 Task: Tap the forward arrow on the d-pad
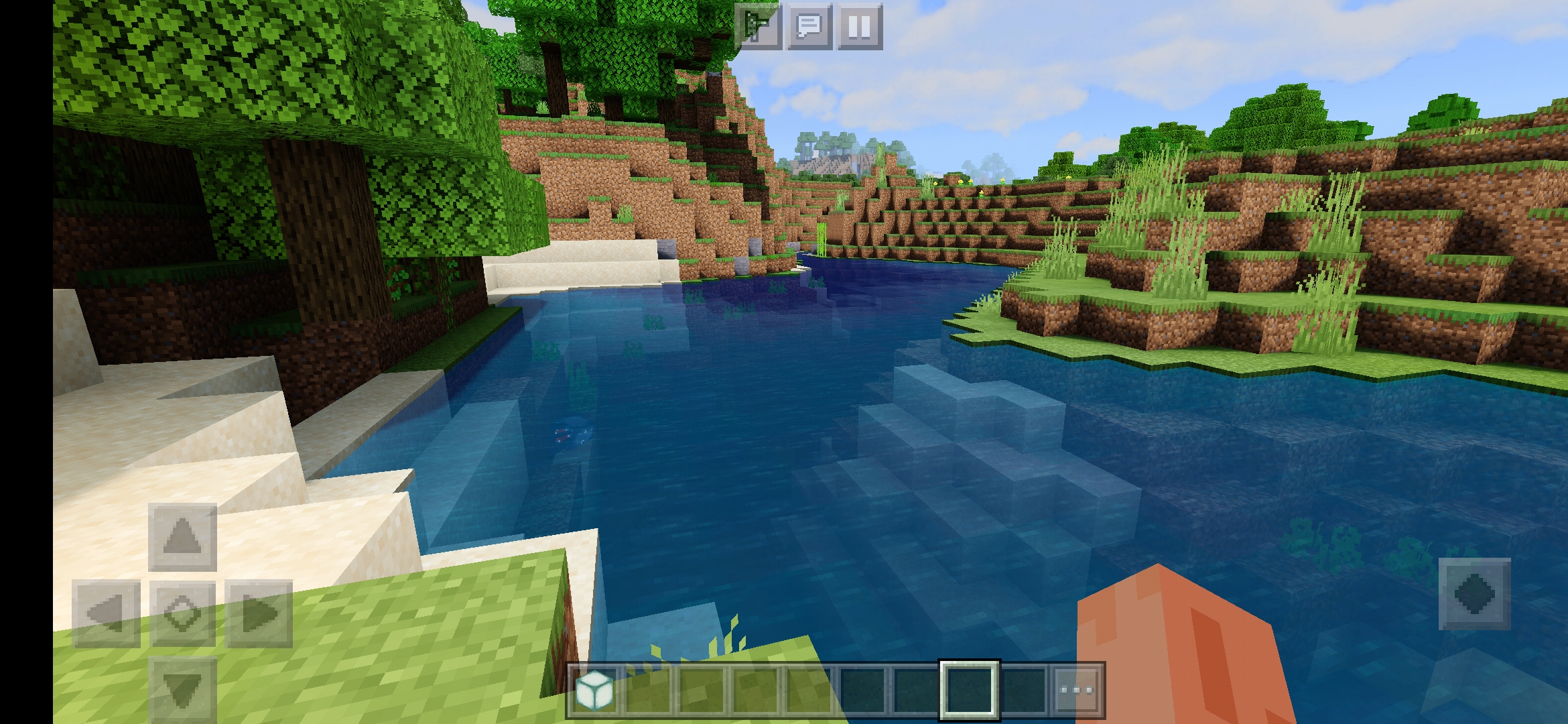182,537
